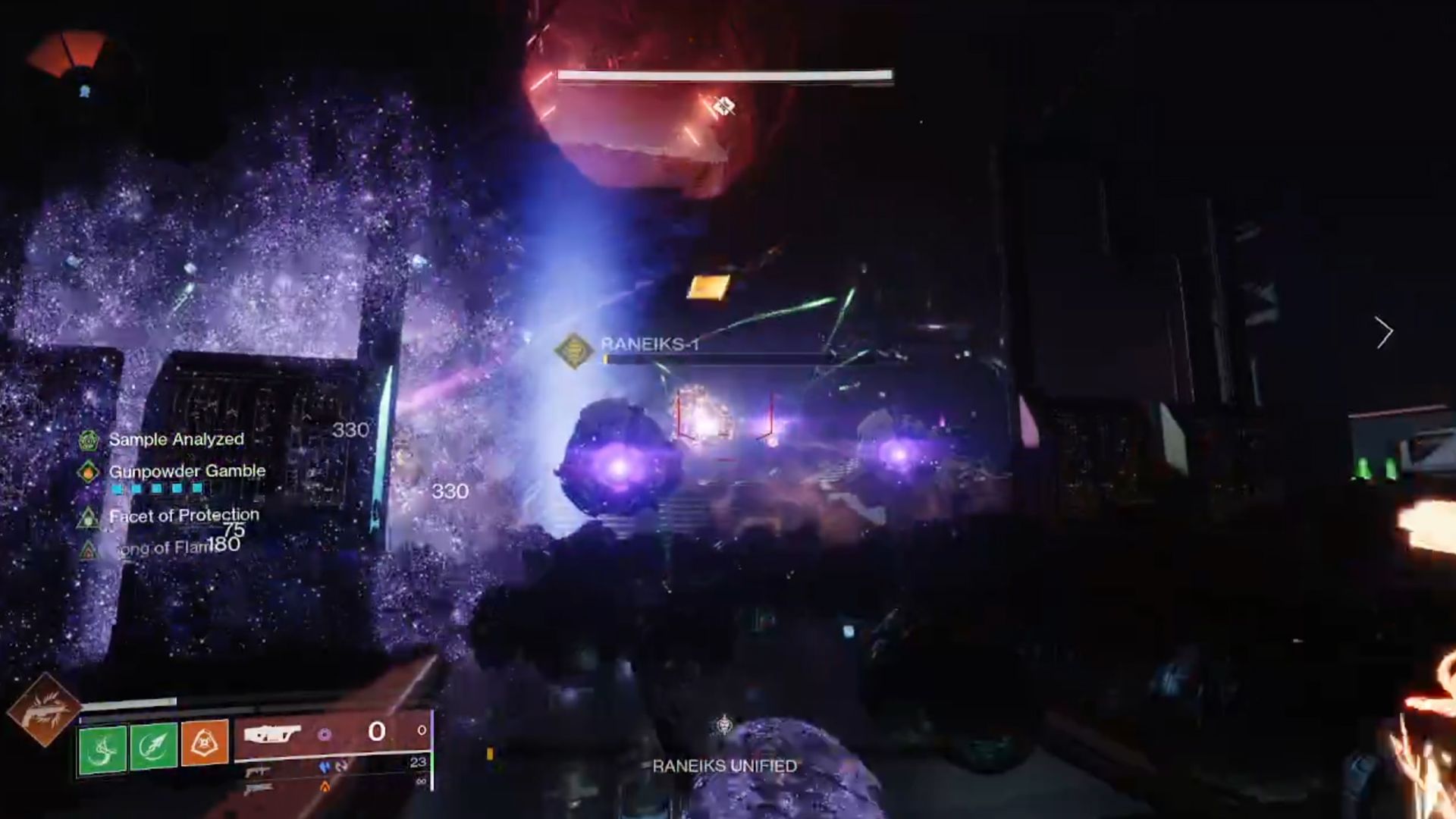Click the orange heavy ammo indicator

325,787
